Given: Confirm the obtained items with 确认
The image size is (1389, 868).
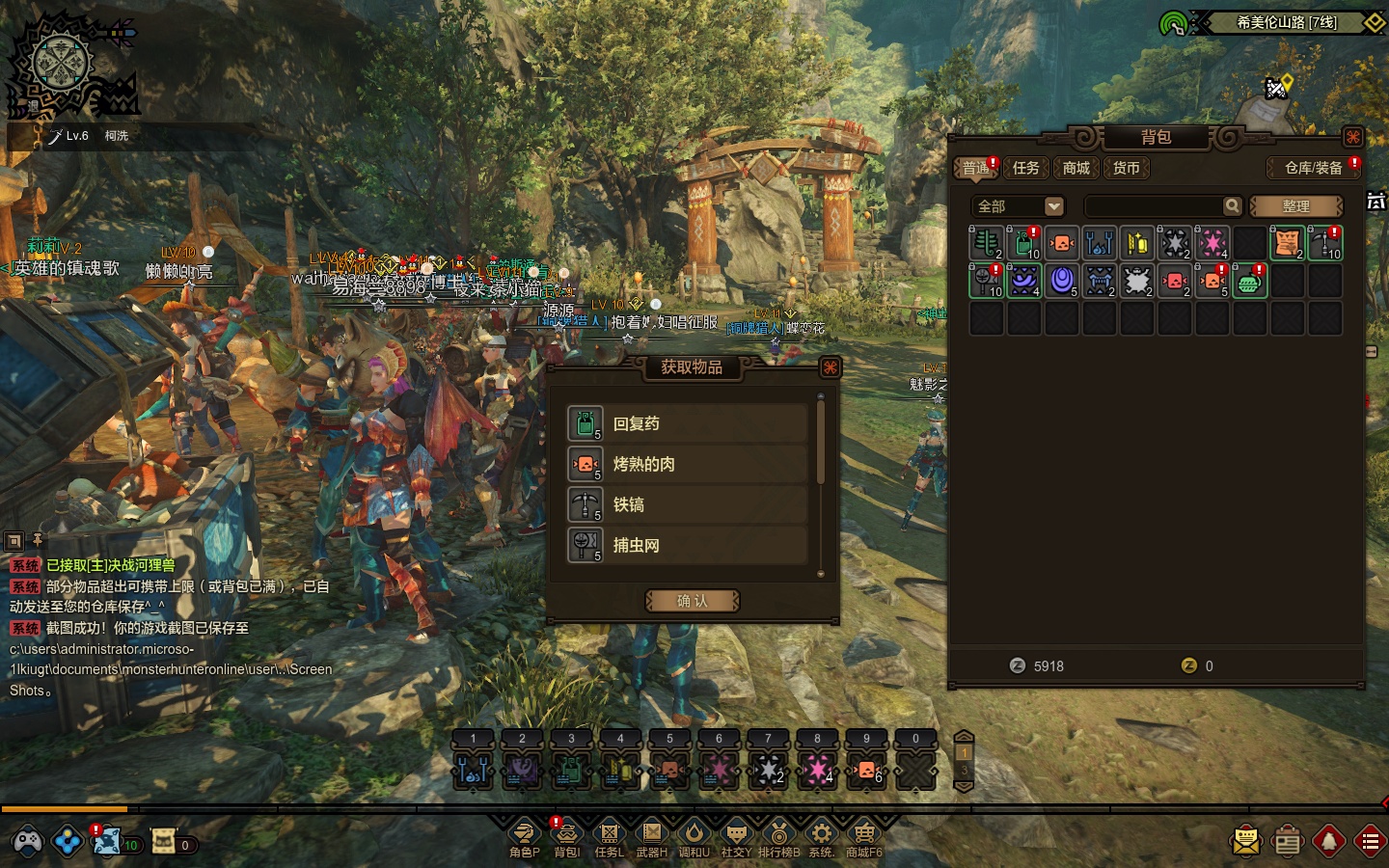Looking at the screenshot, I should click(692, 601).
